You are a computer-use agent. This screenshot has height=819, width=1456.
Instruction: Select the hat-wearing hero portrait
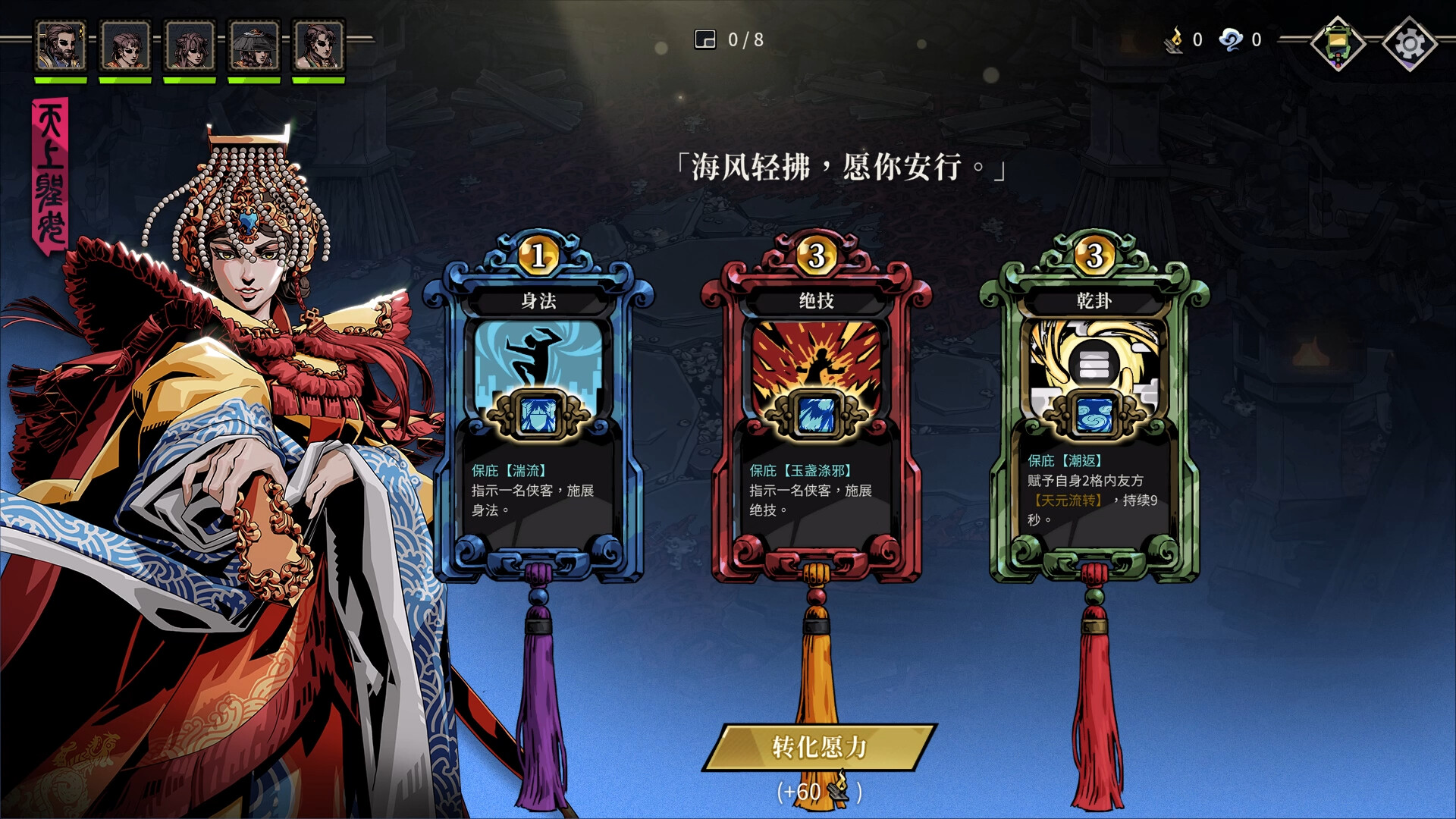tap(255, 44)
